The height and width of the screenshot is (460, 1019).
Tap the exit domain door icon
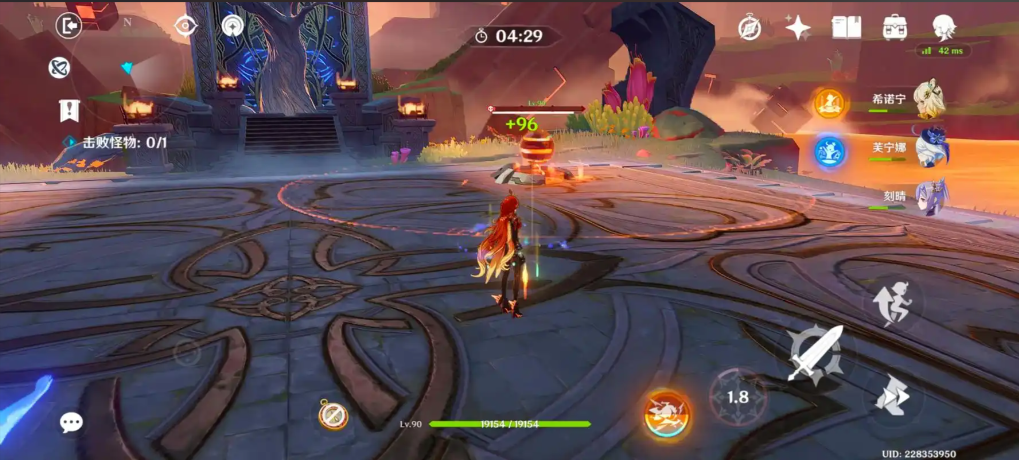69,26
